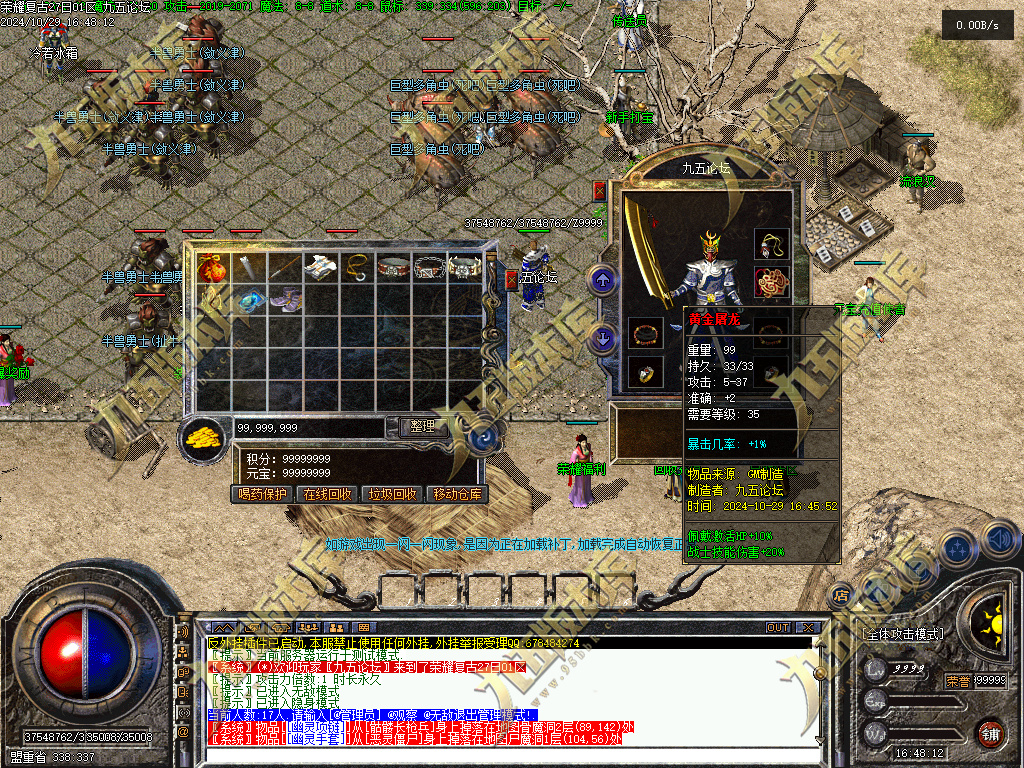Select the 垃圾回收 junk recycle button

(x=393, y=494)
